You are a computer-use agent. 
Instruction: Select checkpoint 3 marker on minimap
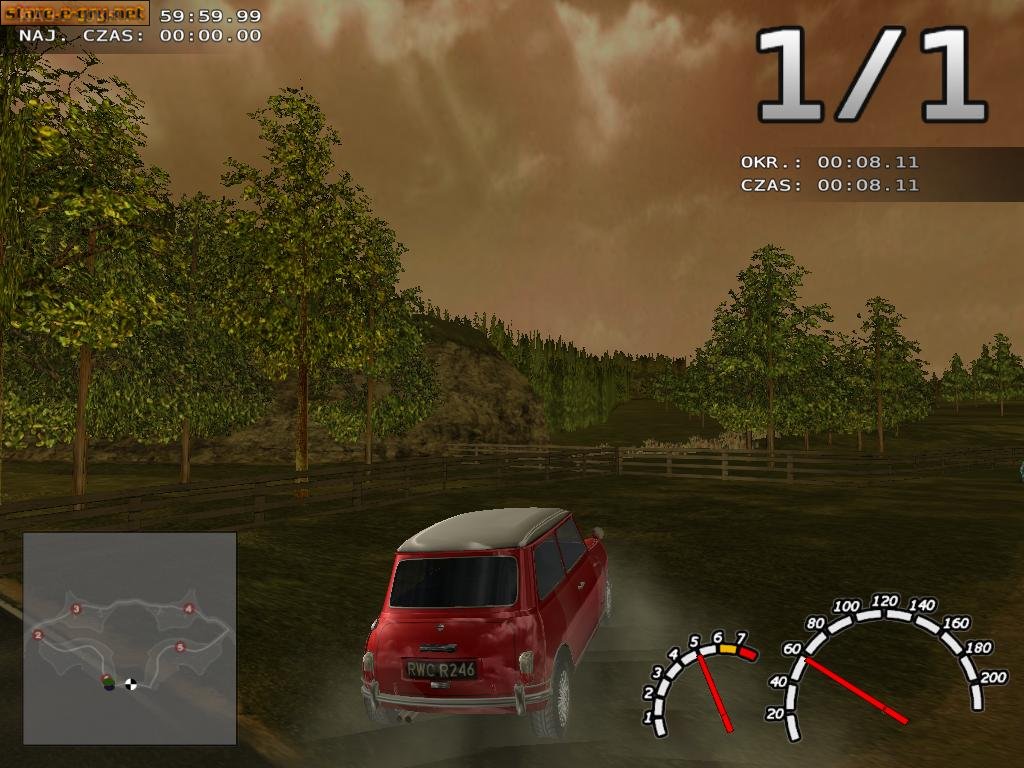click(76, 608)
